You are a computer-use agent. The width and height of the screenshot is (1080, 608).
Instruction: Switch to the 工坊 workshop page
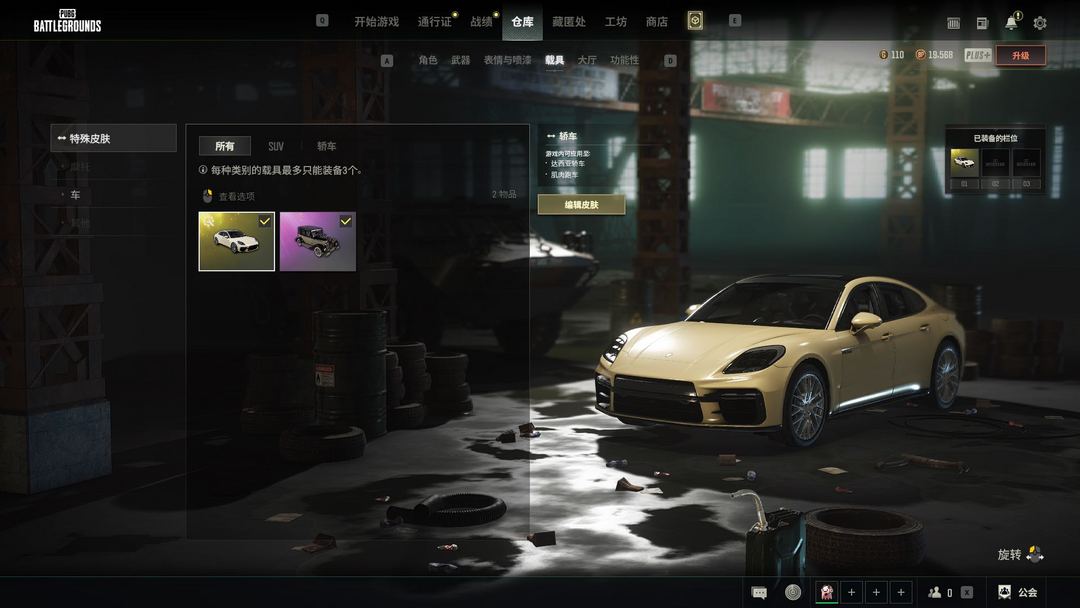[616, 22]
